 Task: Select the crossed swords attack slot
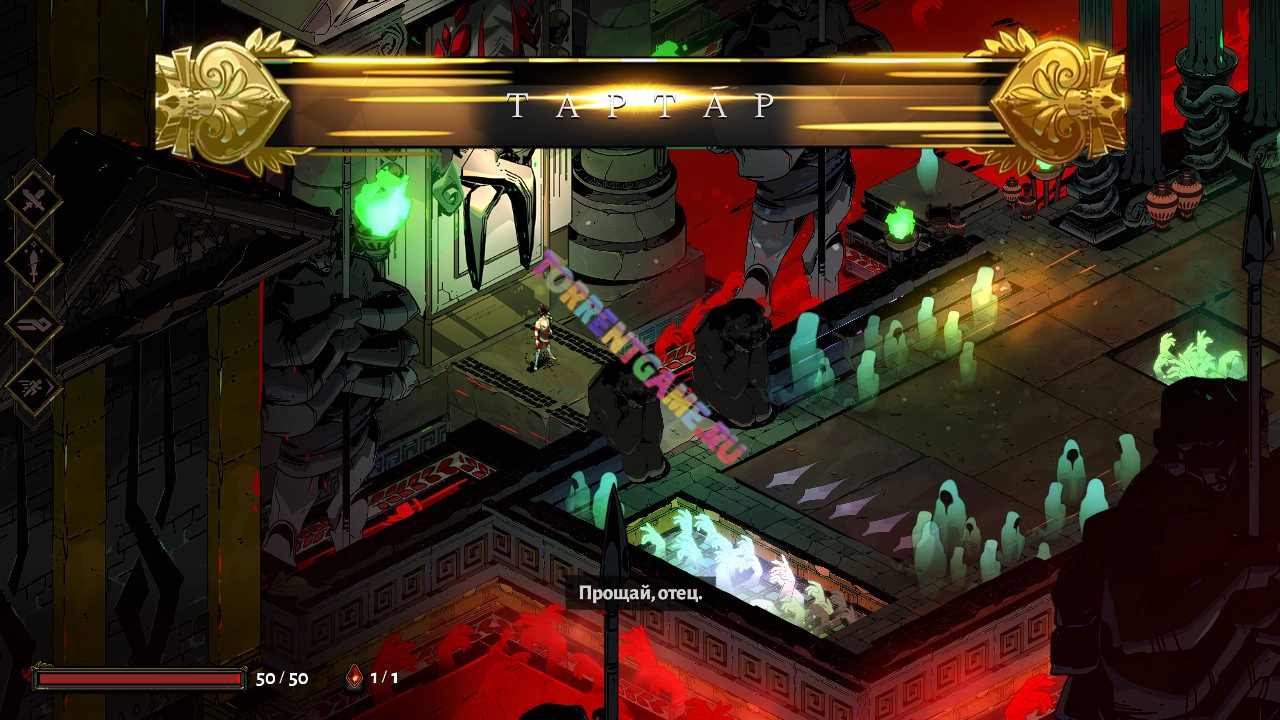click(34, 201)
